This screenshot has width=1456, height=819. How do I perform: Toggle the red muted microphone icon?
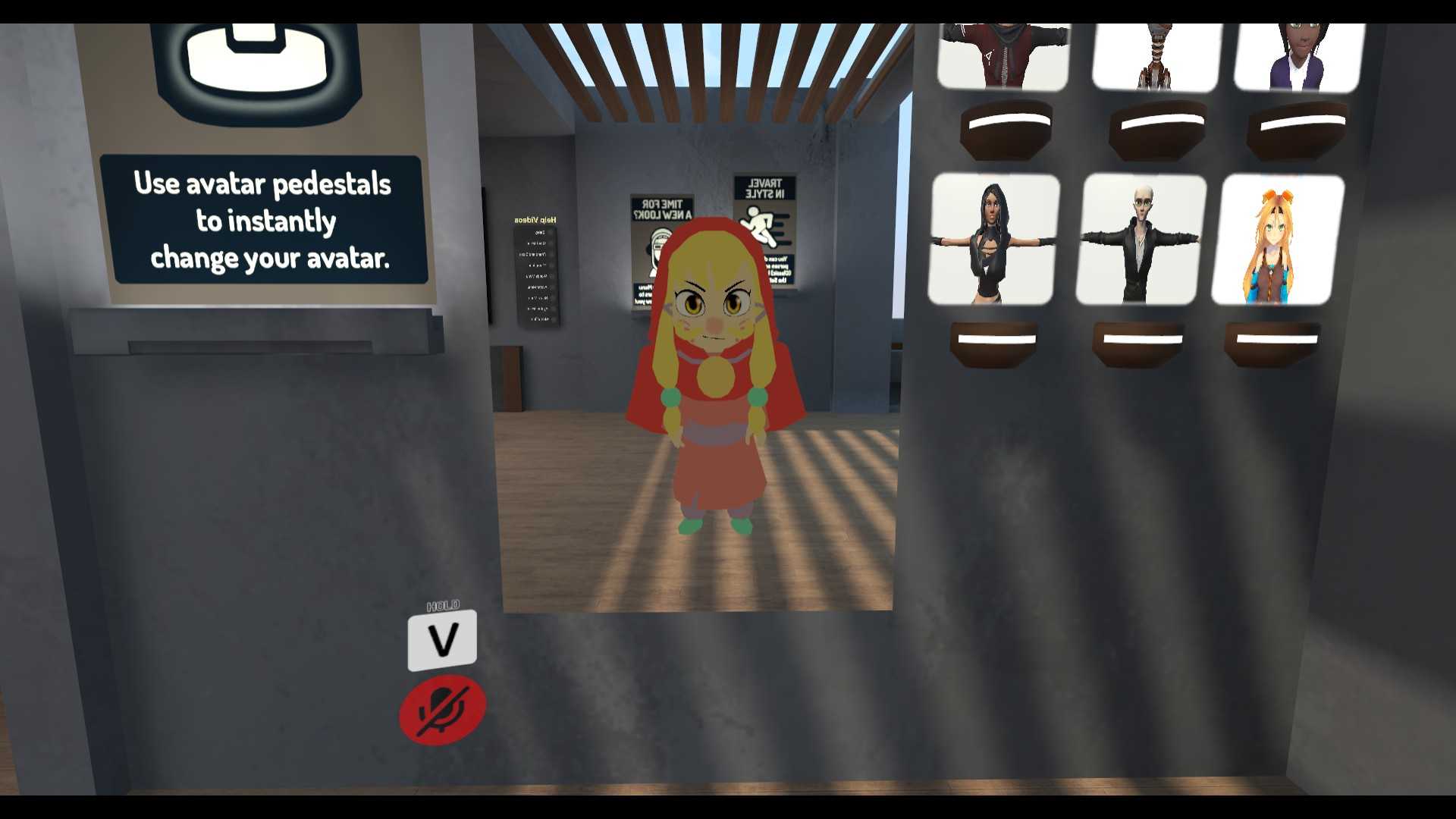[443, 710]
